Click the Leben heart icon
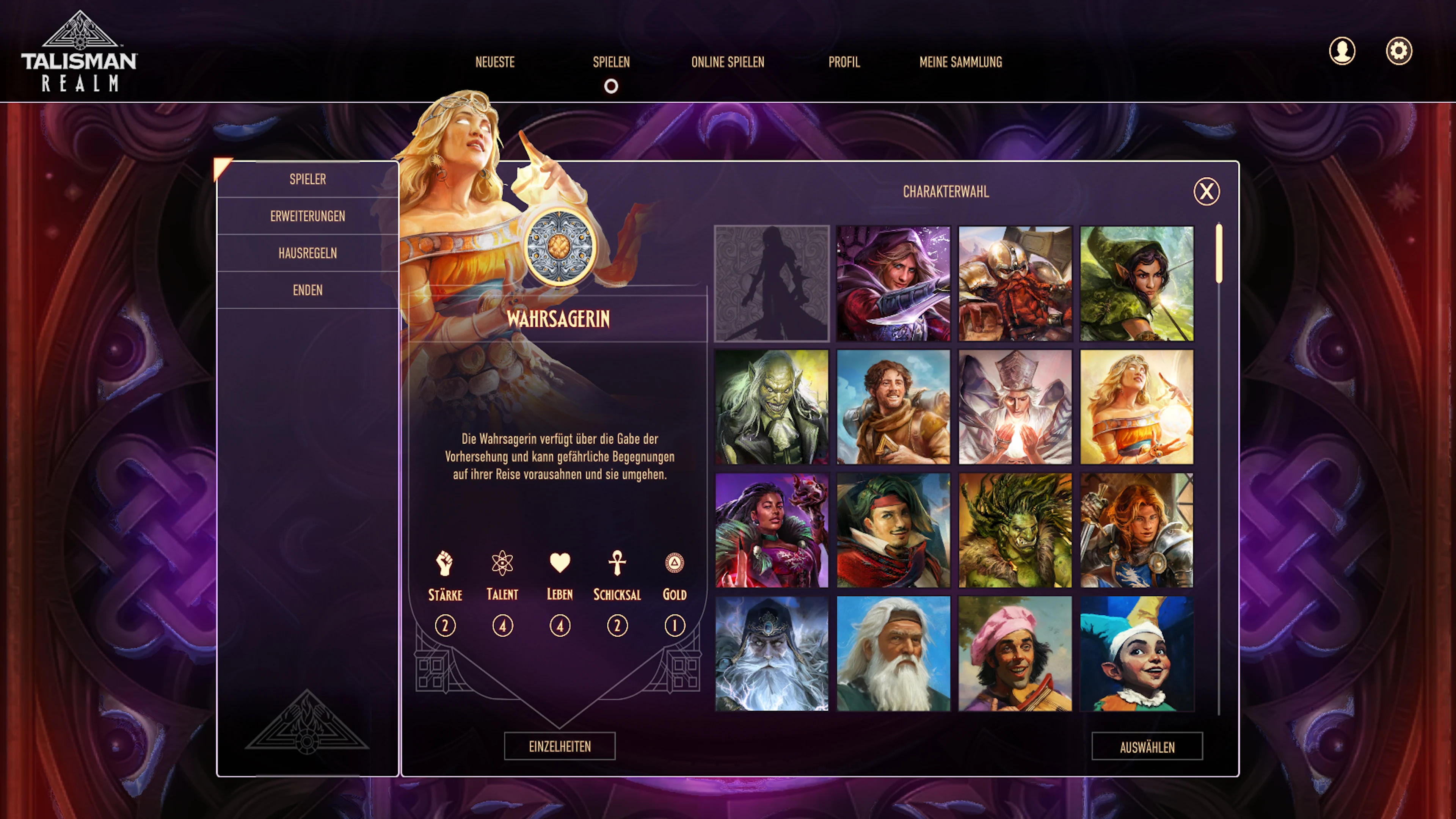This screenshot has height=819, width=1456. pyautogui.click(x=559, y=562)
